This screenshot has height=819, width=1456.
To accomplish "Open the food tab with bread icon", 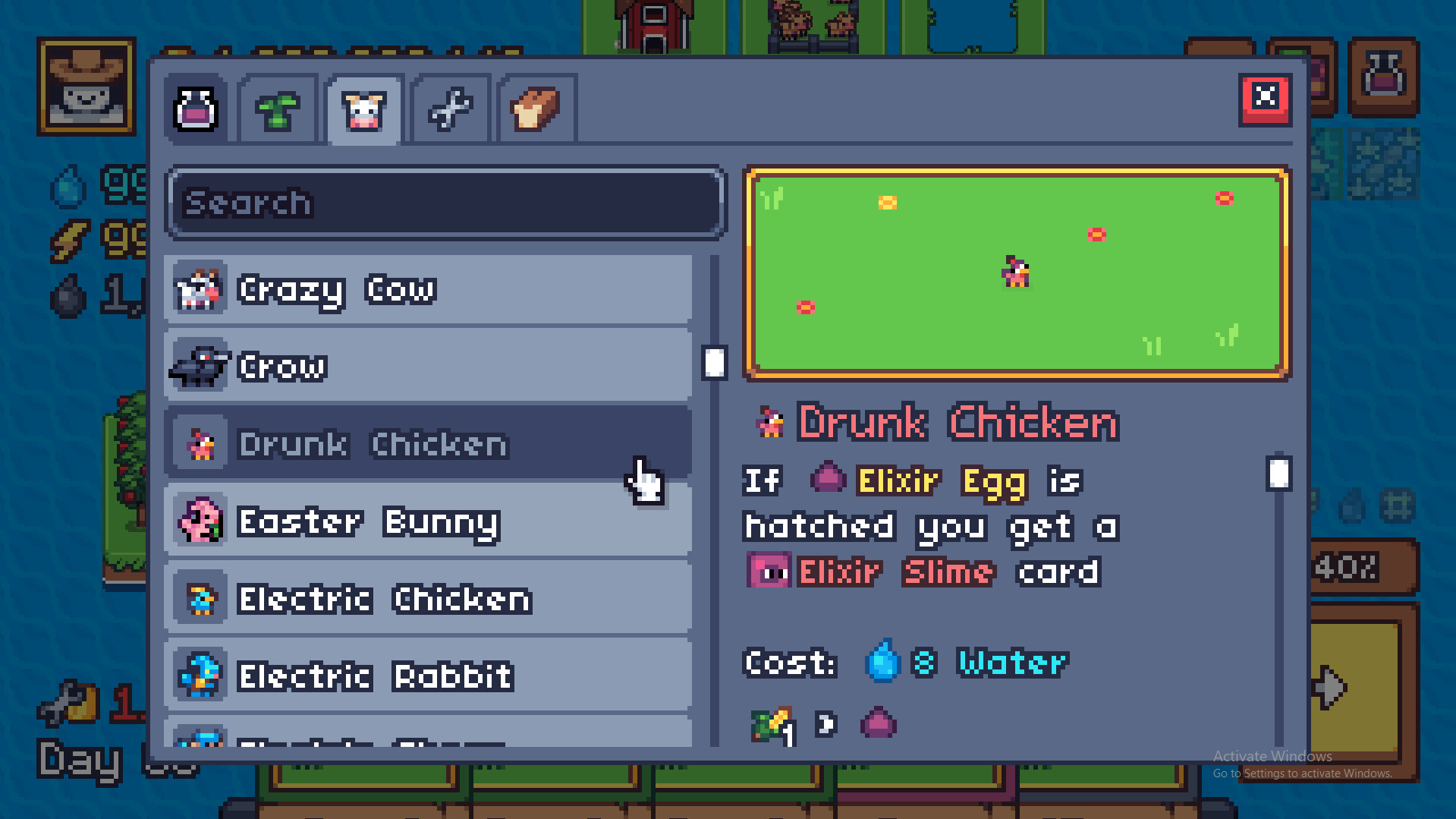I will pyautogui.click(x=534, y=109).
